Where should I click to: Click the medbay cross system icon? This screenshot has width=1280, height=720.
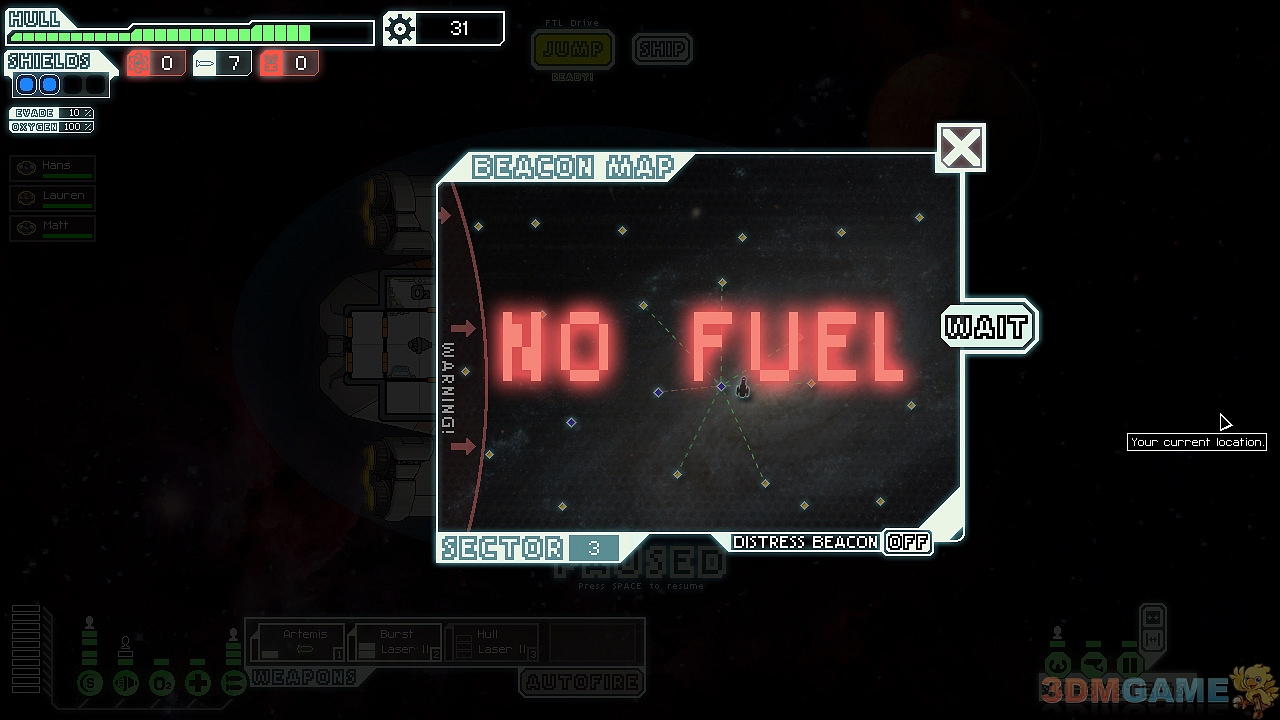click(x=198, y=684)
